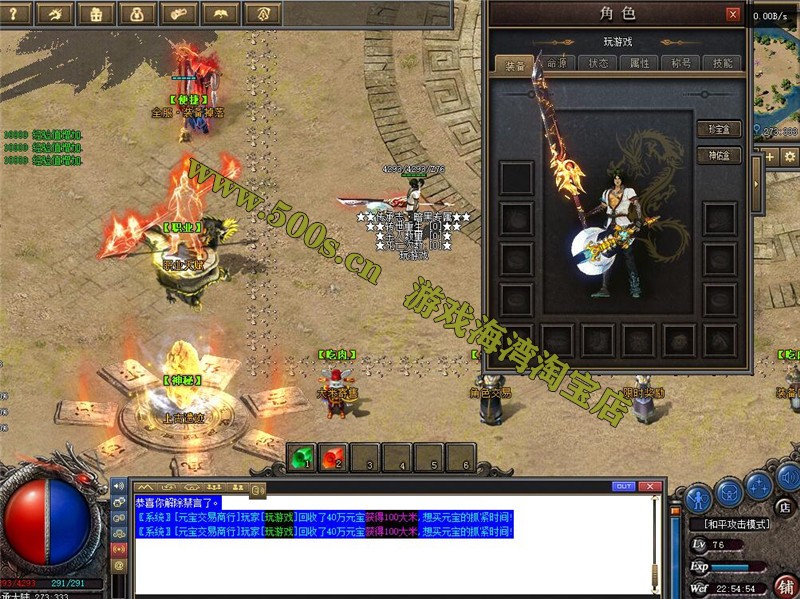The height and width of the screenshot is (599, 800).
Task: Click the side arrow on the character panel
Action: 757,183
